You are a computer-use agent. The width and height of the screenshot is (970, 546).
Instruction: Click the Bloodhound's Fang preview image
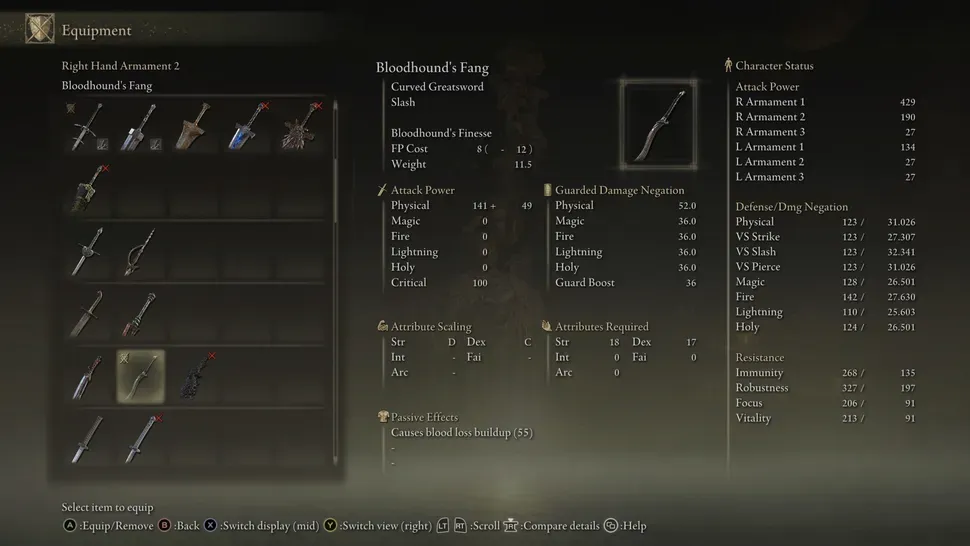click(x=657, y=123)
